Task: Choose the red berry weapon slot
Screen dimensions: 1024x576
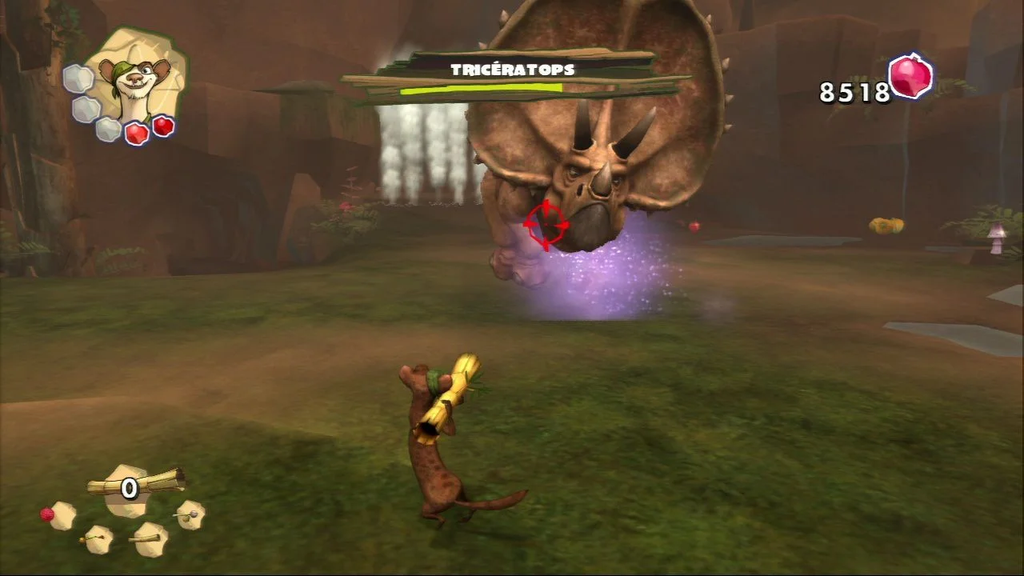Action: coord(59,515)
